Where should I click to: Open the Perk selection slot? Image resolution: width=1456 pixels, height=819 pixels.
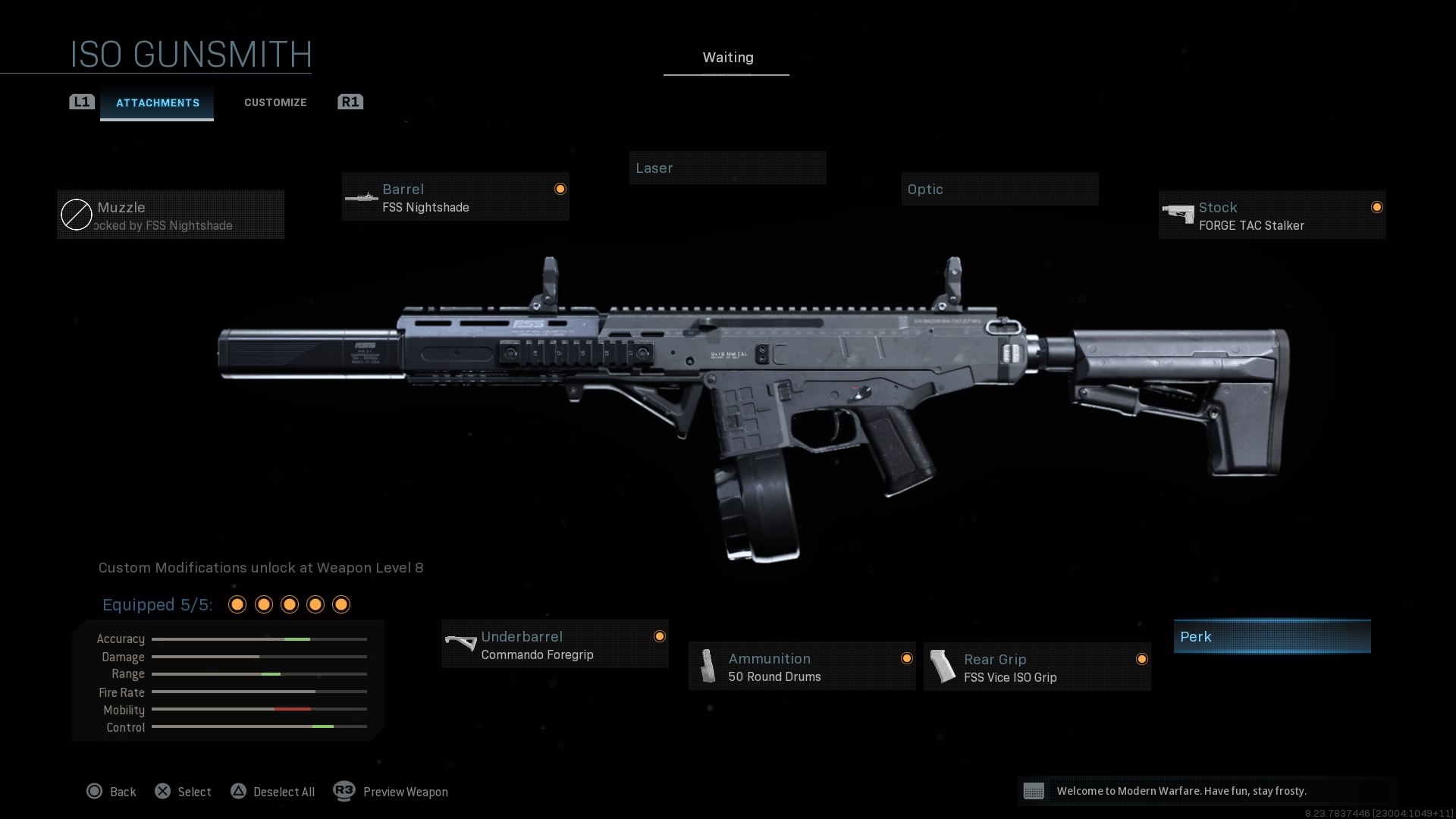click(x=1272, y=636)
